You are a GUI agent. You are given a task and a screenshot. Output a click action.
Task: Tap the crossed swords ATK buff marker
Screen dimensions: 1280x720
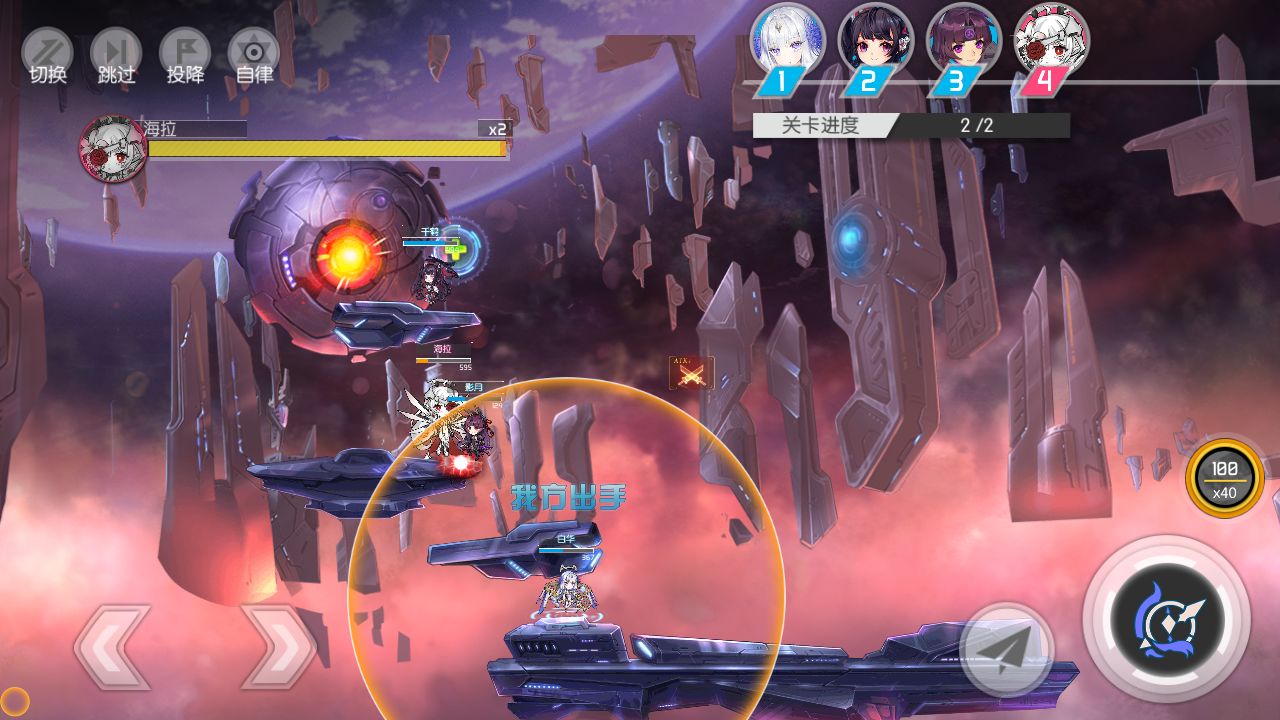tap(691, 374)
